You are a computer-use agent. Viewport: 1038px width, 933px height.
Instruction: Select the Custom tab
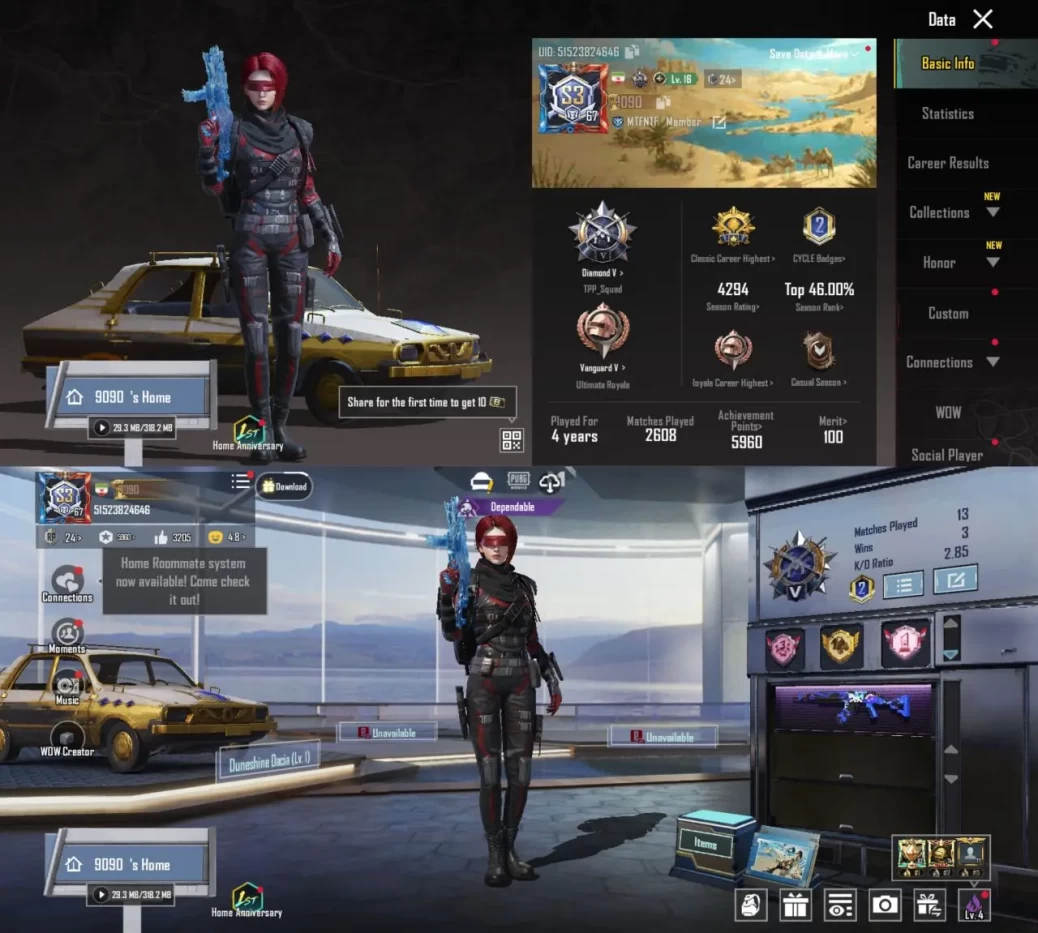coord(947,313)
